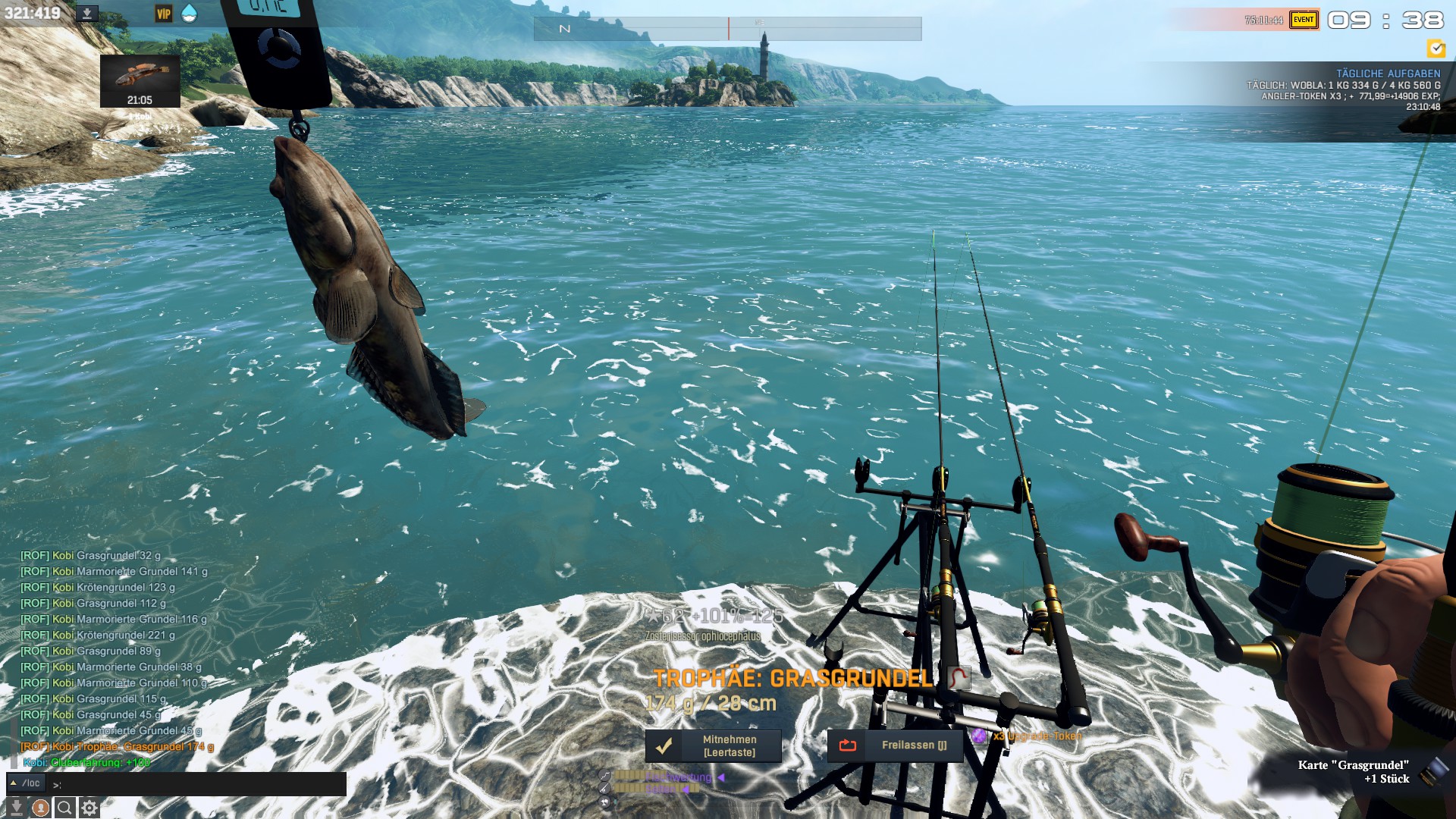Open the /loc chat channel selector
The width and height of the screenshot is (1456, 819).
[x=26, y=783]
